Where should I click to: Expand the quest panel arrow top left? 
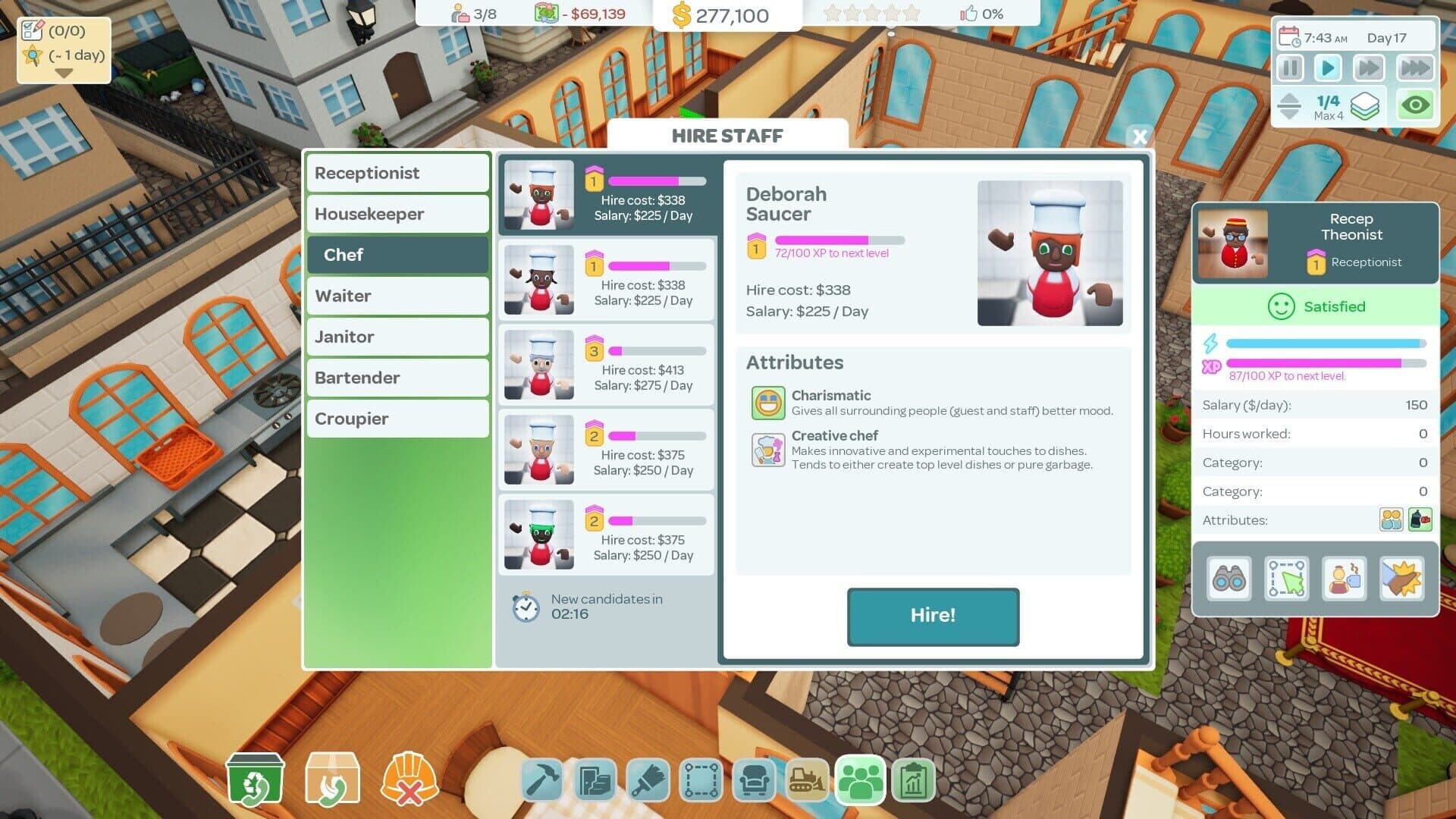[64, 74]
